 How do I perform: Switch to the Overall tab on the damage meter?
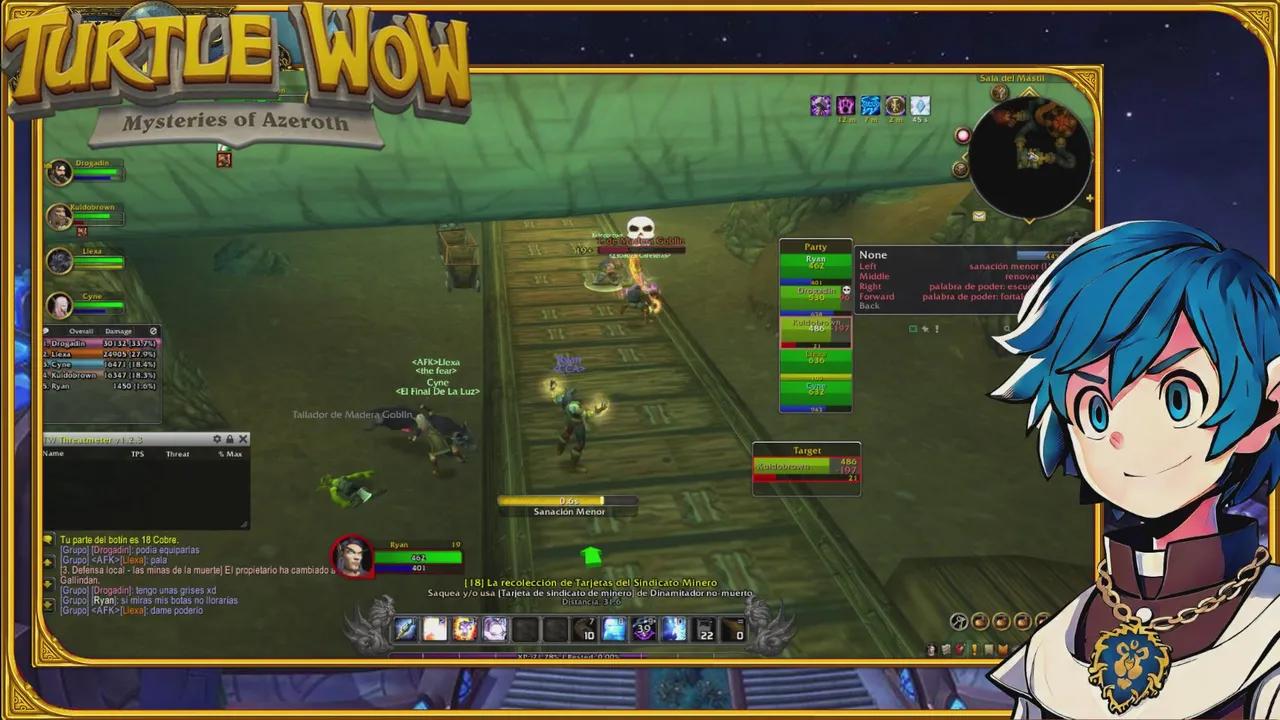point(81,331)
